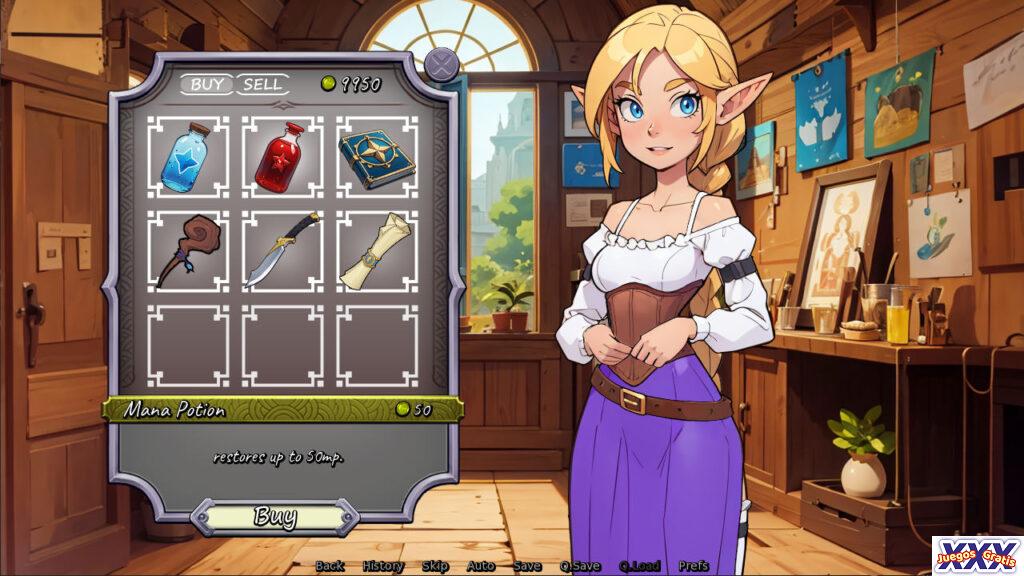The width and height of the screenshot is (1024, 576).
Task: Choose the blue spellbook item
Action: point(376,157)
